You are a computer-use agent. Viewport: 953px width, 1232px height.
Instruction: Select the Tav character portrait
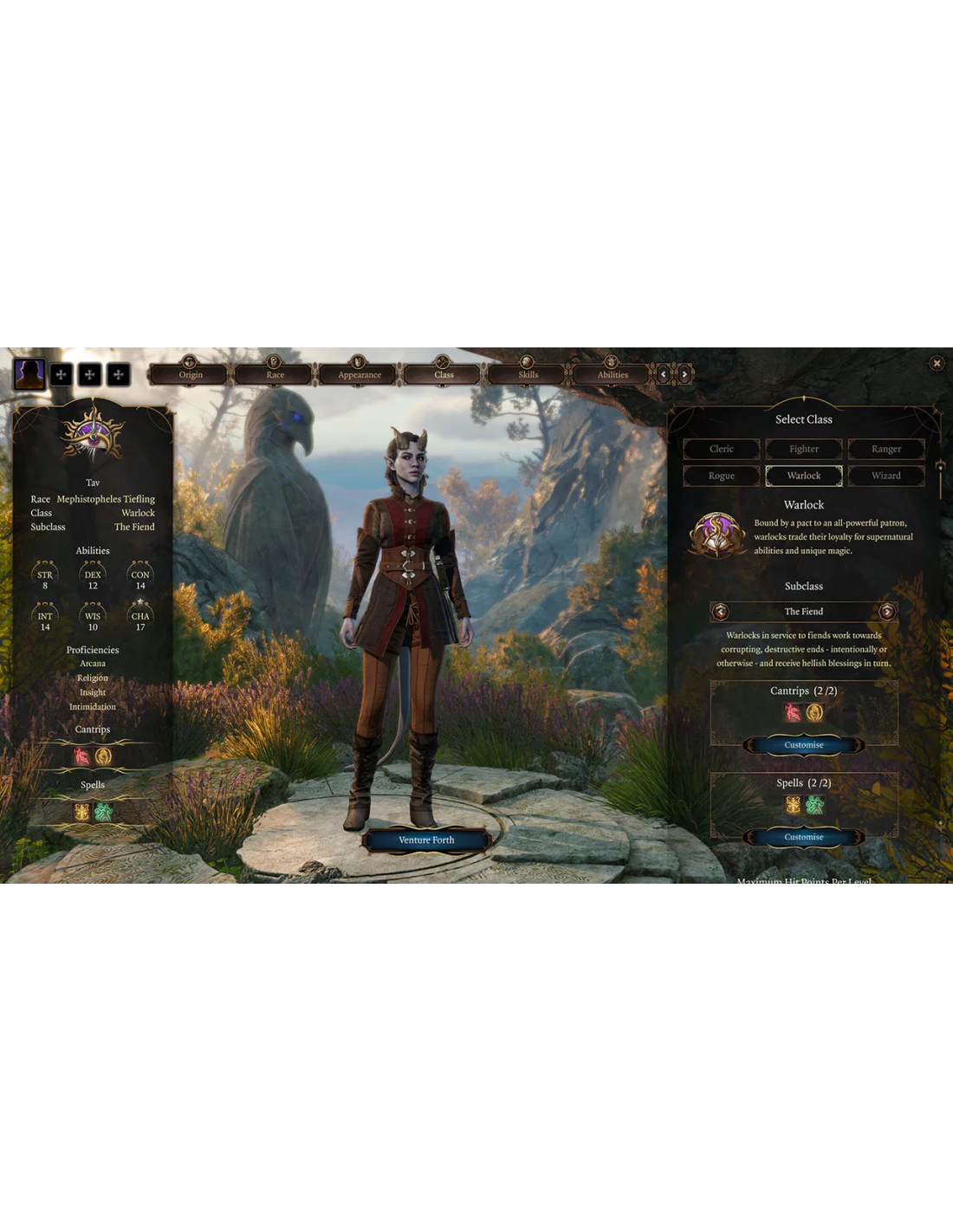tap(29, 374)
